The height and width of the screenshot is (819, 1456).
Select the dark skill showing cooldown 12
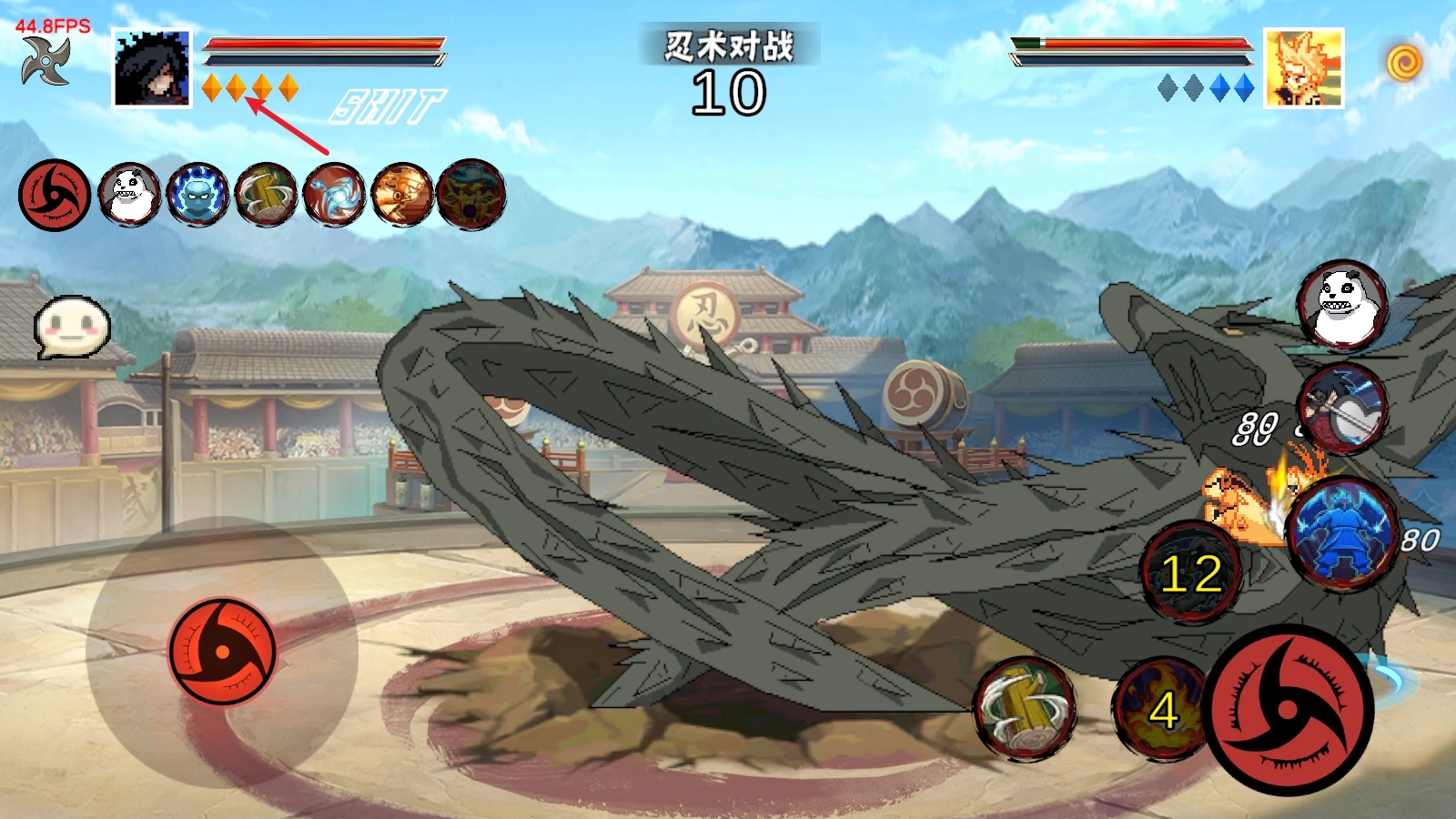click(x=1191, y=573)
